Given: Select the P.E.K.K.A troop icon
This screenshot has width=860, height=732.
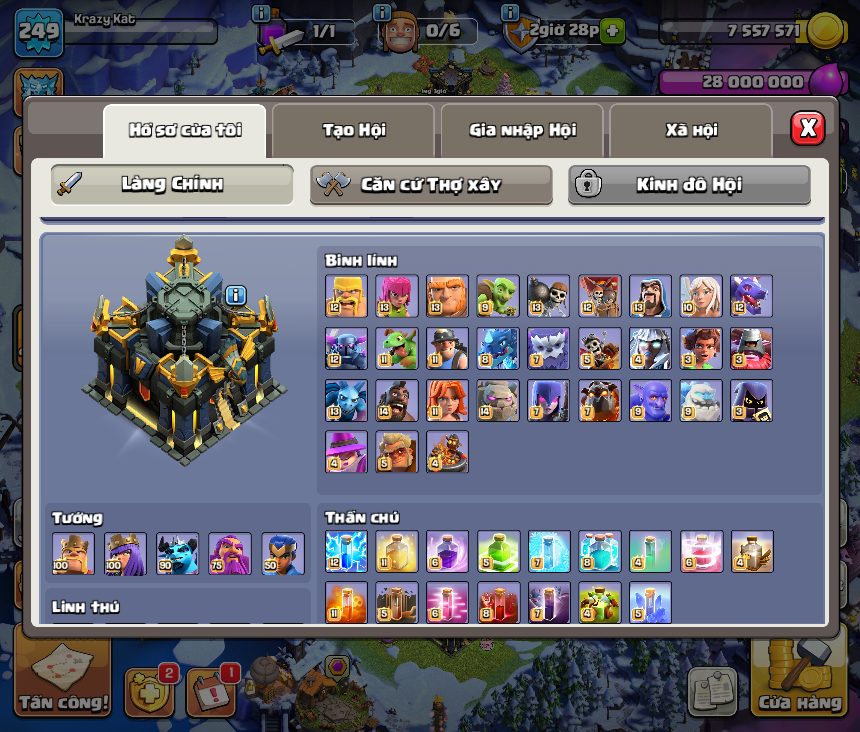Looking at the screenshot, I should [x=346, y=348].
